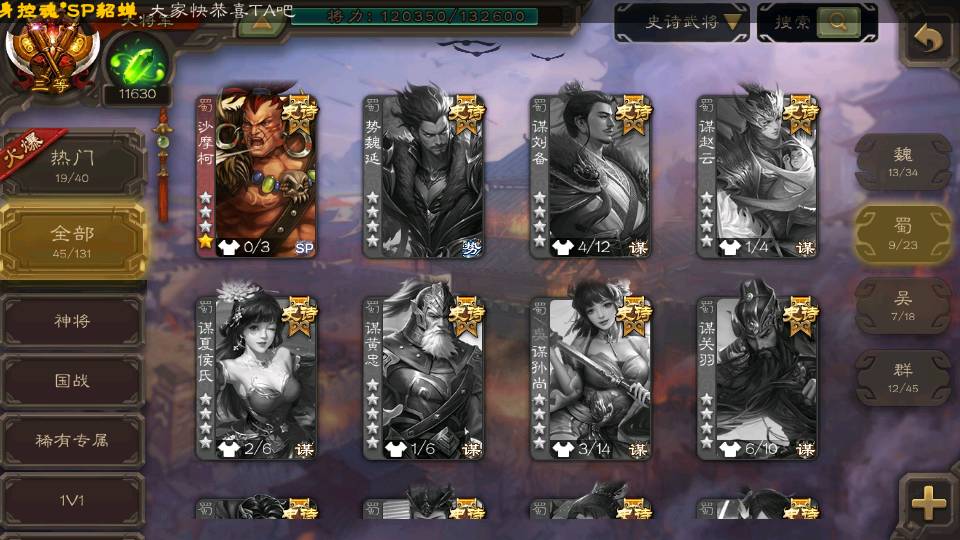The width and height of the screenshot is (960, 540).
Task: Choose the 谋刘备 general card
Action: (x=591, y=175)
